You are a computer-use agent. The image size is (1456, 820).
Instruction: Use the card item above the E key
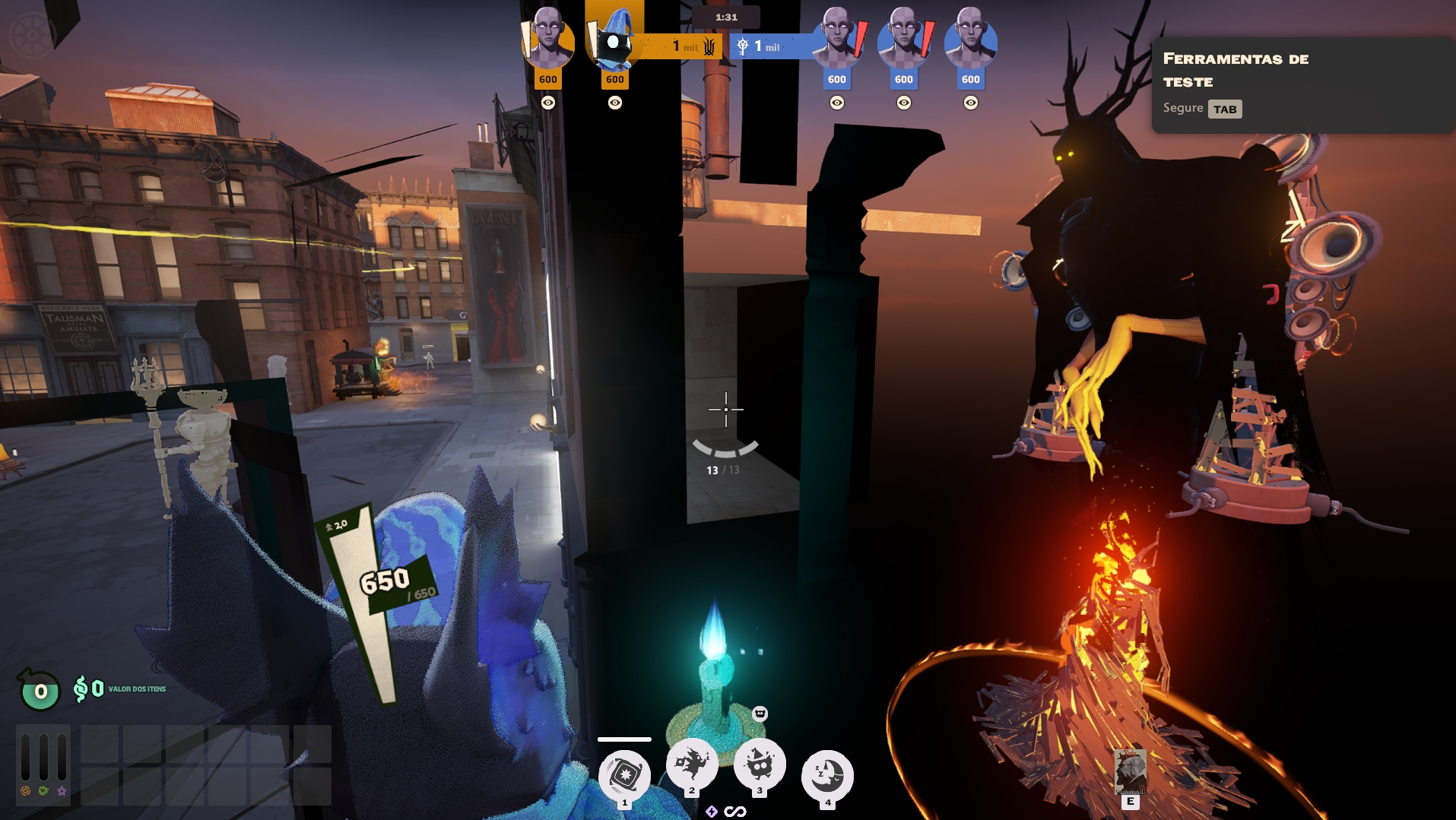[1130, 771]
